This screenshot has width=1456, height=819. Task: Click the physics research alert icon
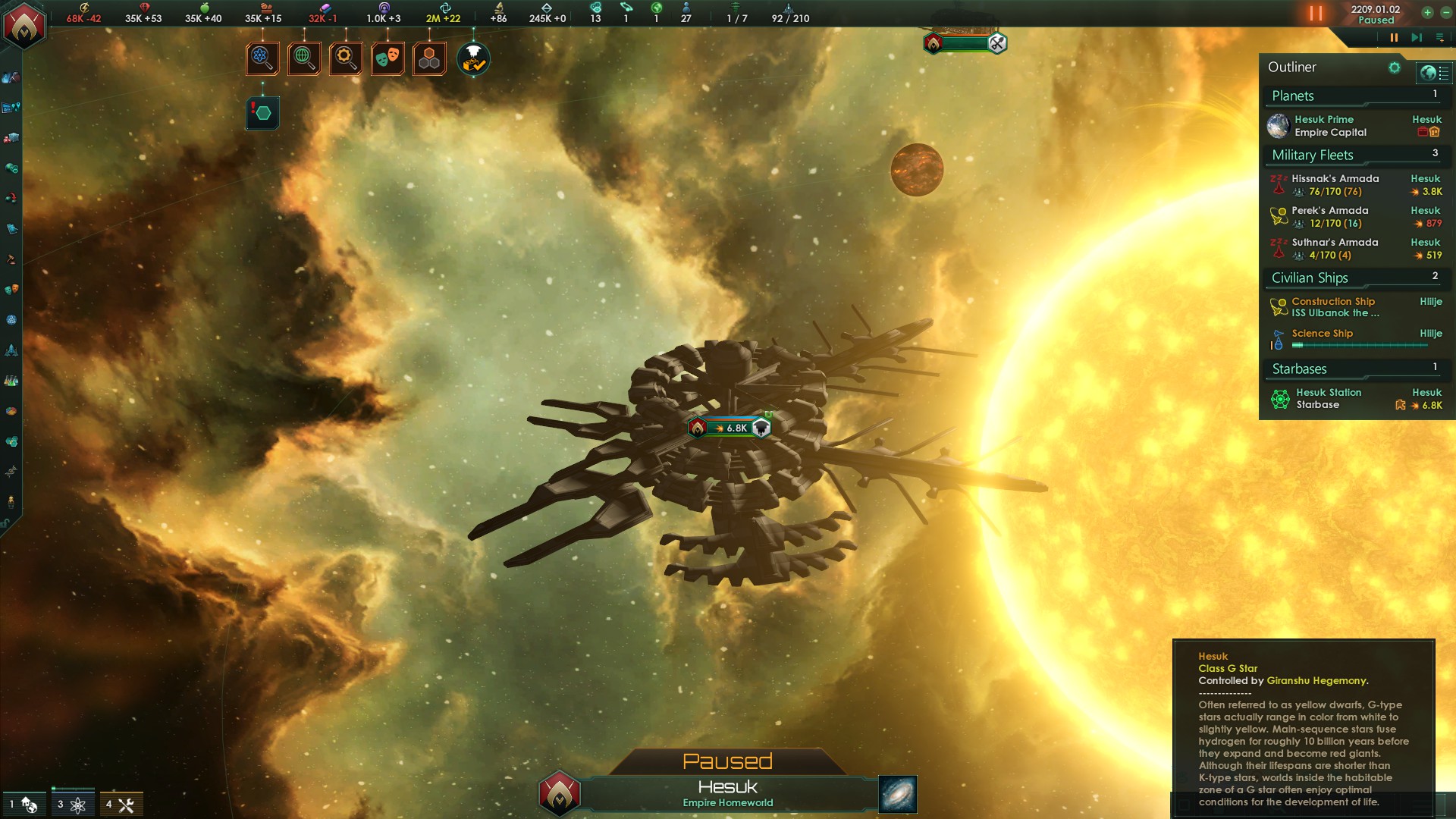262,58
